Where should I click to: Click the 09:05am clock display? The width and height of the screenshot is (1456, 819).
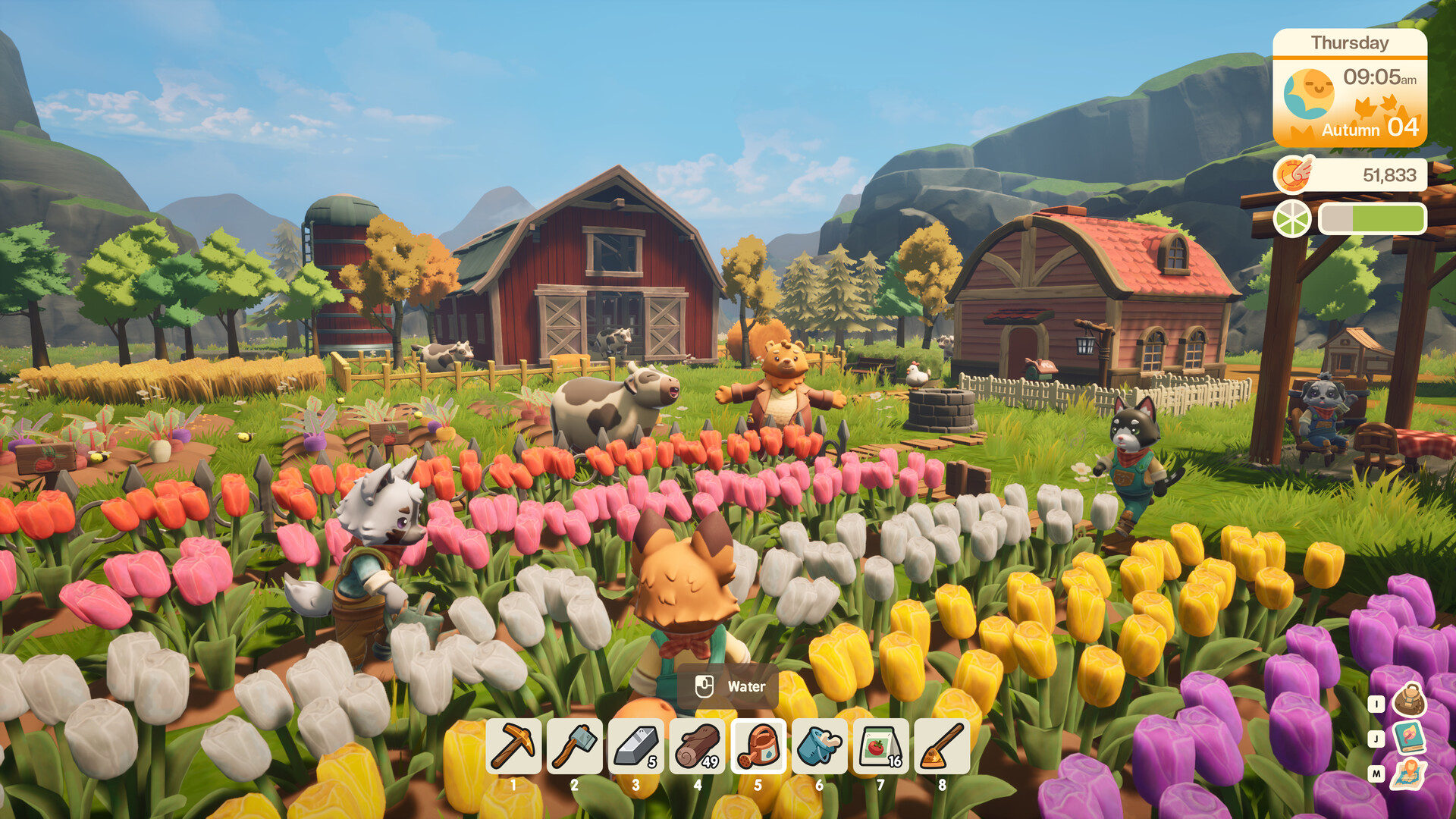click(x=1380, y=76)
